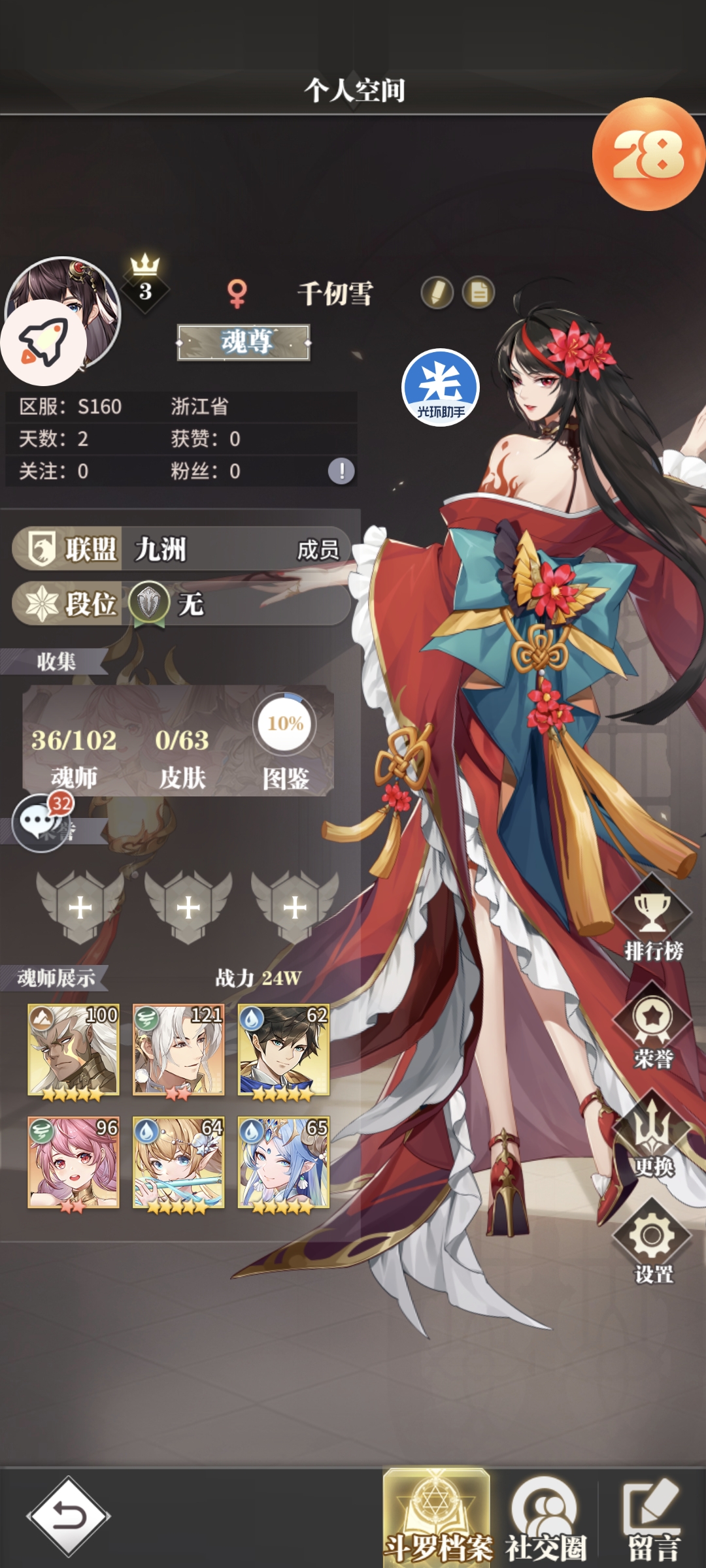Image resolution: width=706 pixels, height=1568 pixels.
Task: Tap the exclamation info icon near 粉丝
Action: click(341, 471)
